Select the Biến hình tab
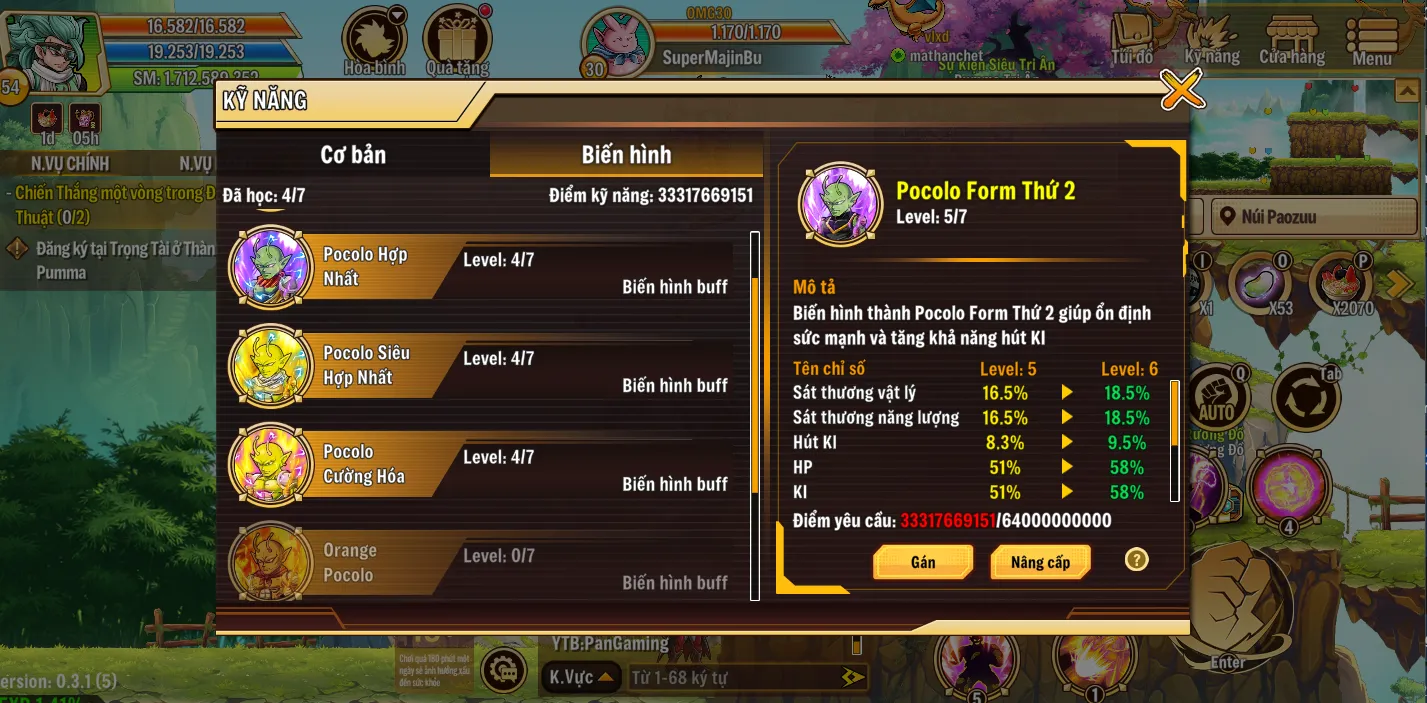 tap(626, 155)
